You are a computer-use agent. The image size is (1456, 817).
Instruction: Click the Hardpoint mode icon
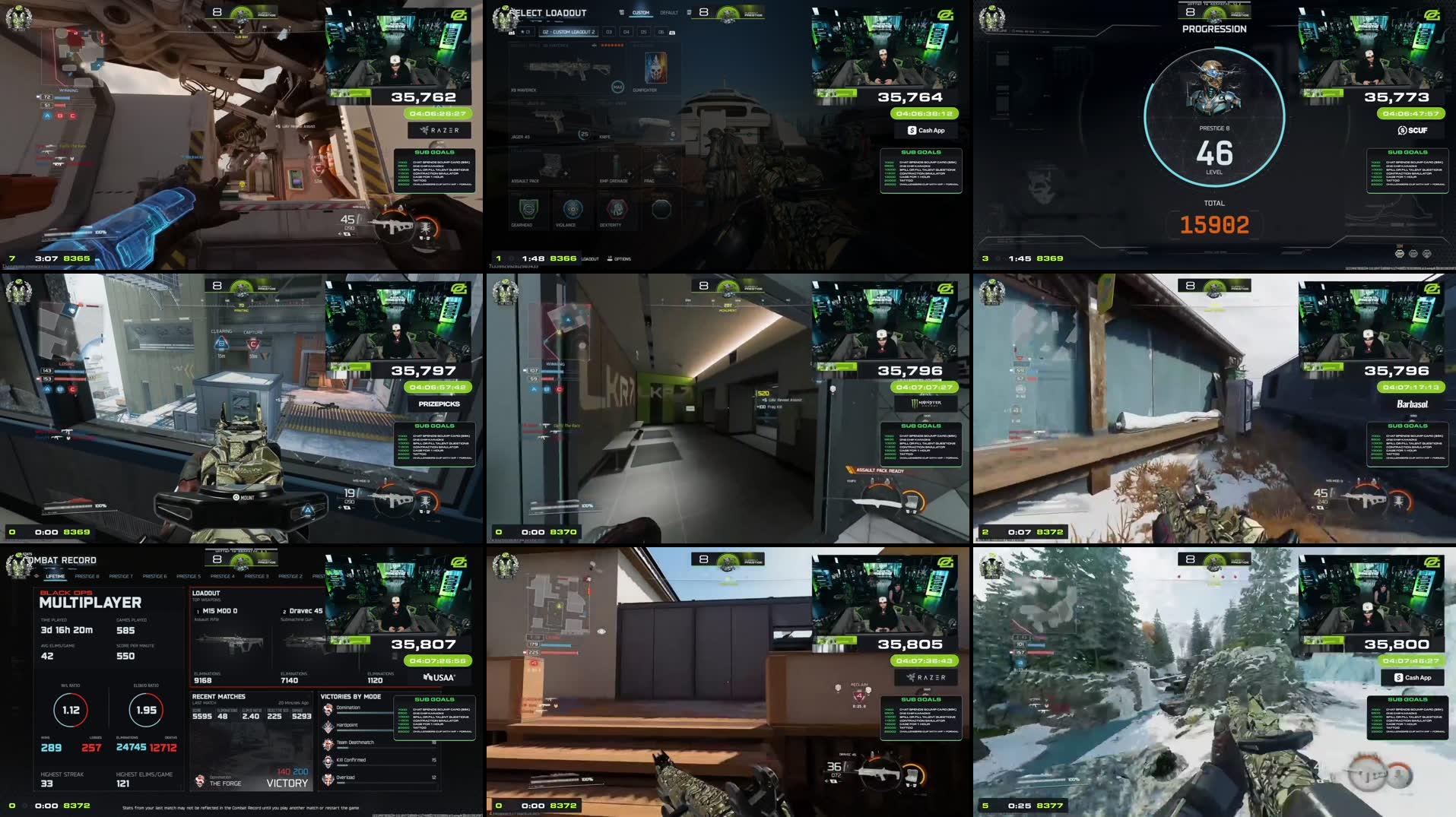tap(328, 725)
